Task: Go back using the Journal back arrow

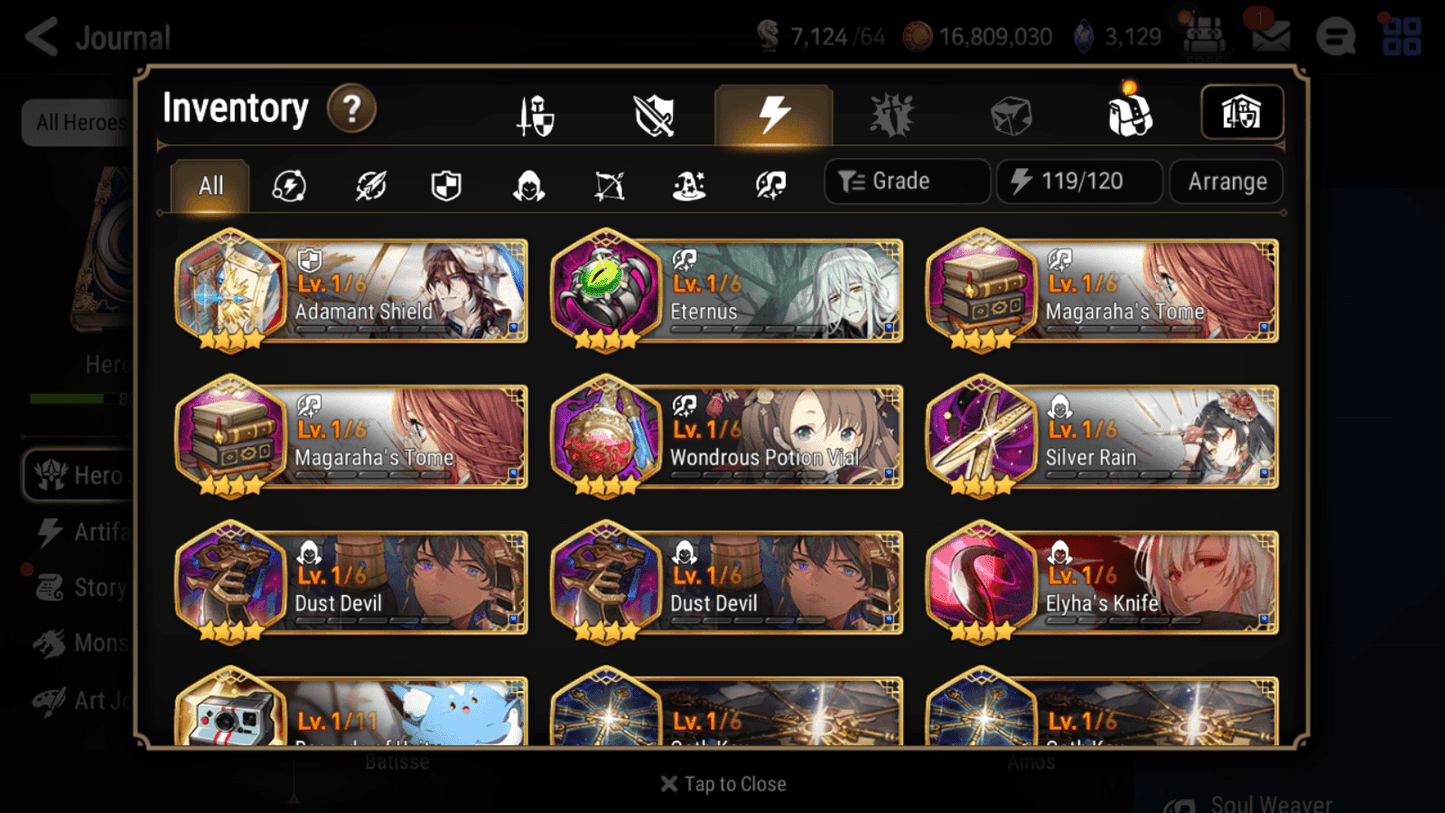Action: (x=41, y=37)
